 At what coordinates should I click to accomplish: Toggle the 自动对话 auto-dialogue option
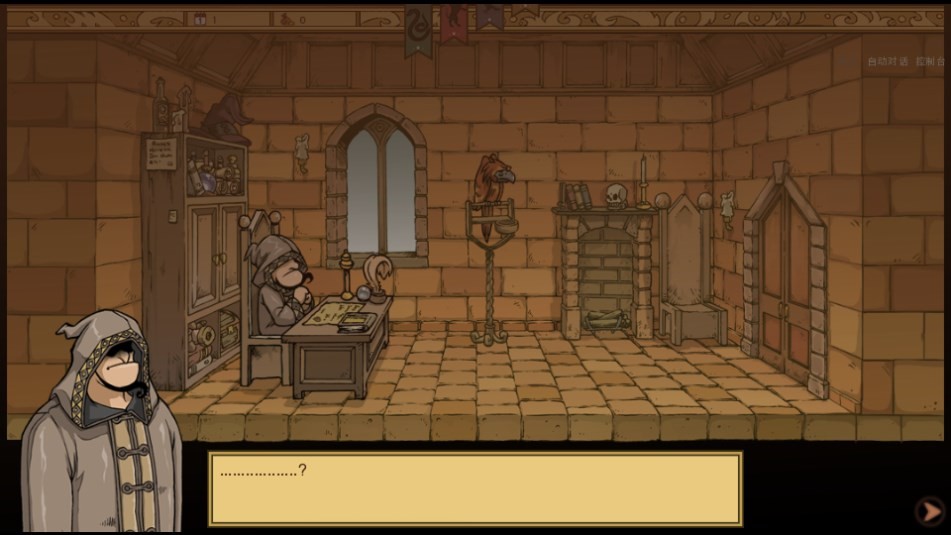pyautogui.click(x=886, y=61)
